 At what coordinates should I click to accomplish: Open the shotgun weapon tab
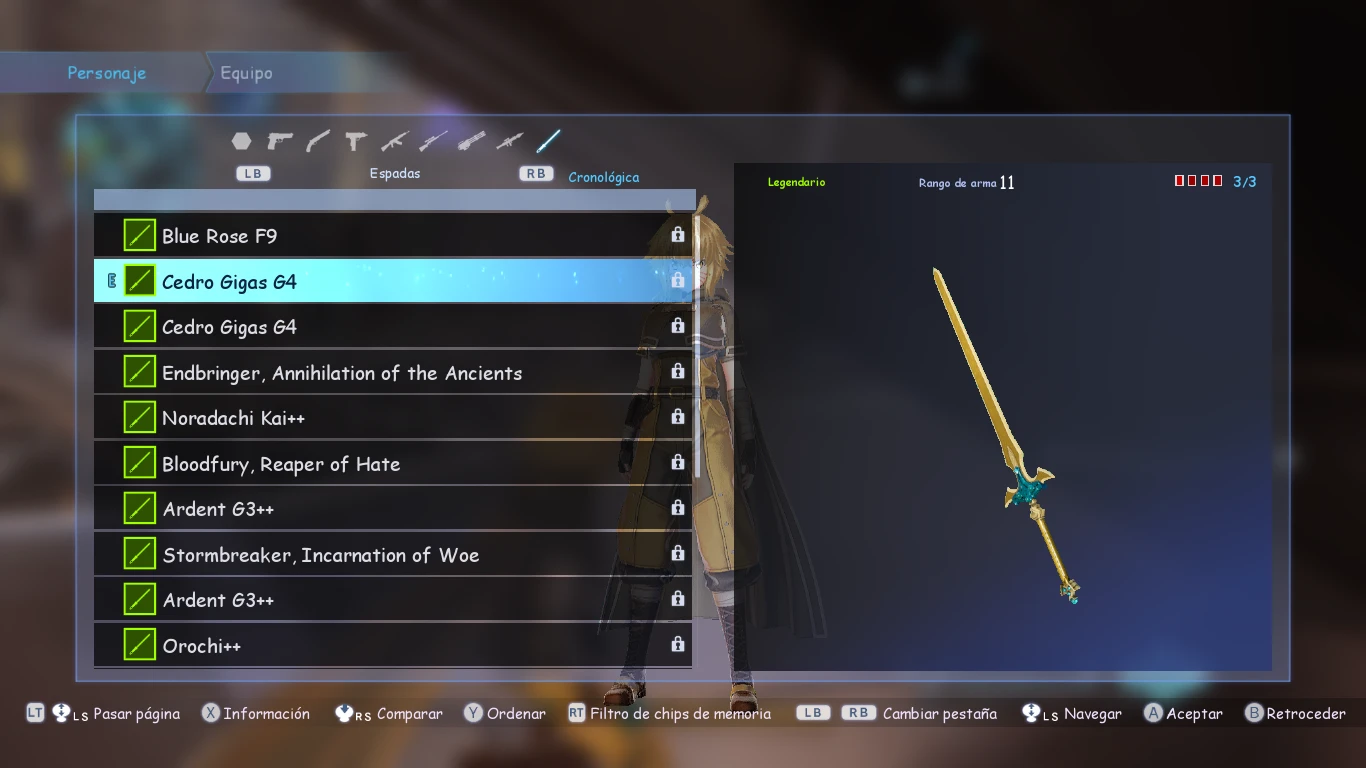[x=318, y=142]
